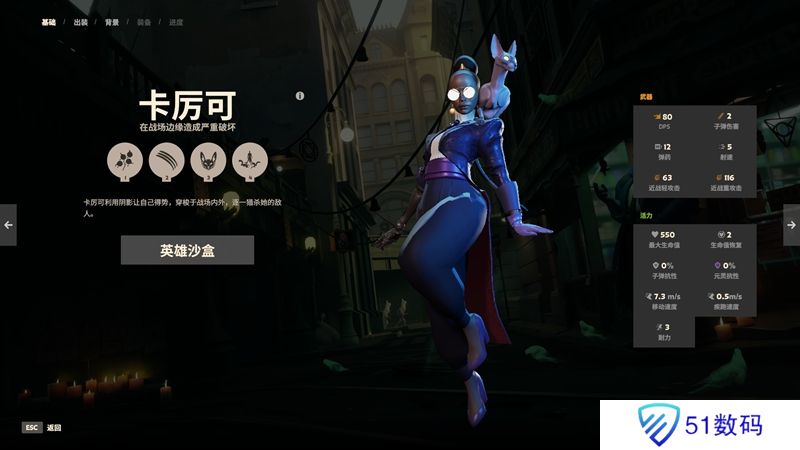Choose the claw-slash ability icon
Image resolution: width=800 pixels, height=450 pixels.
tap(165, 160)
